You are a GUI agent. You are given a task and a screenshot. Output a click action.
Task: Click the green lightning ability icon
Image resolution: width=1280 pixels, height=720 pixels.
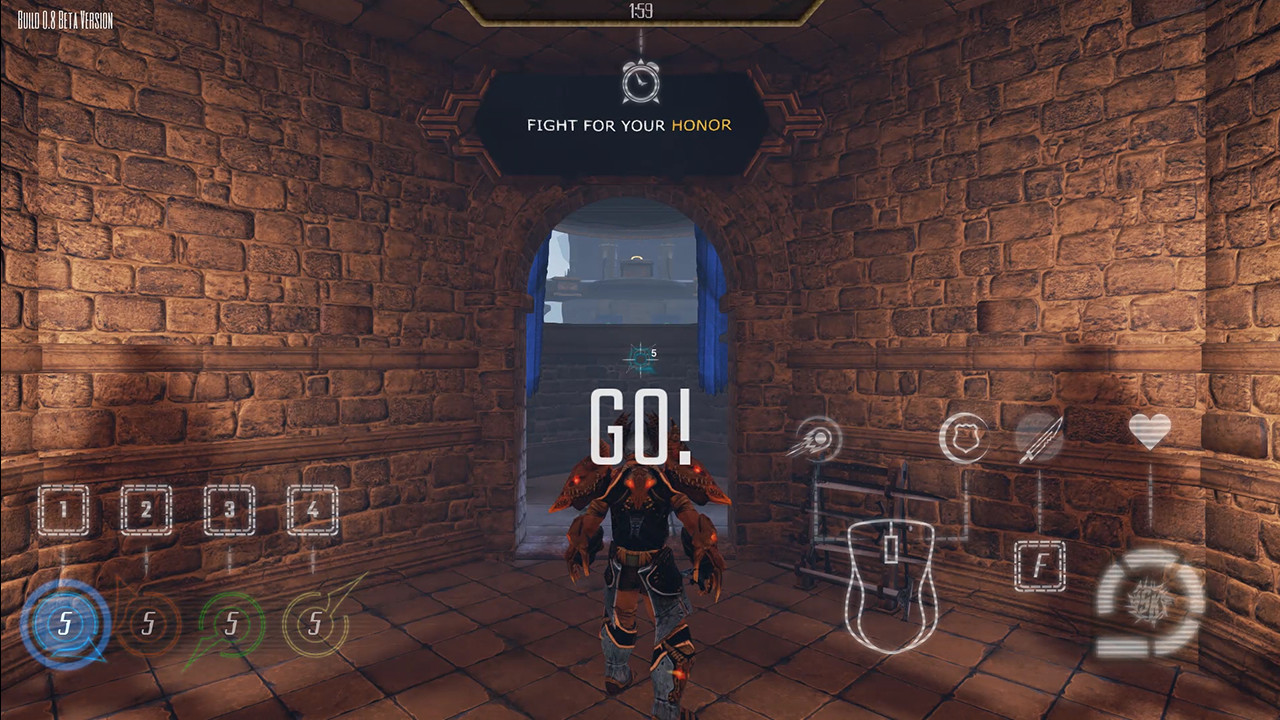tap(230, 622)
